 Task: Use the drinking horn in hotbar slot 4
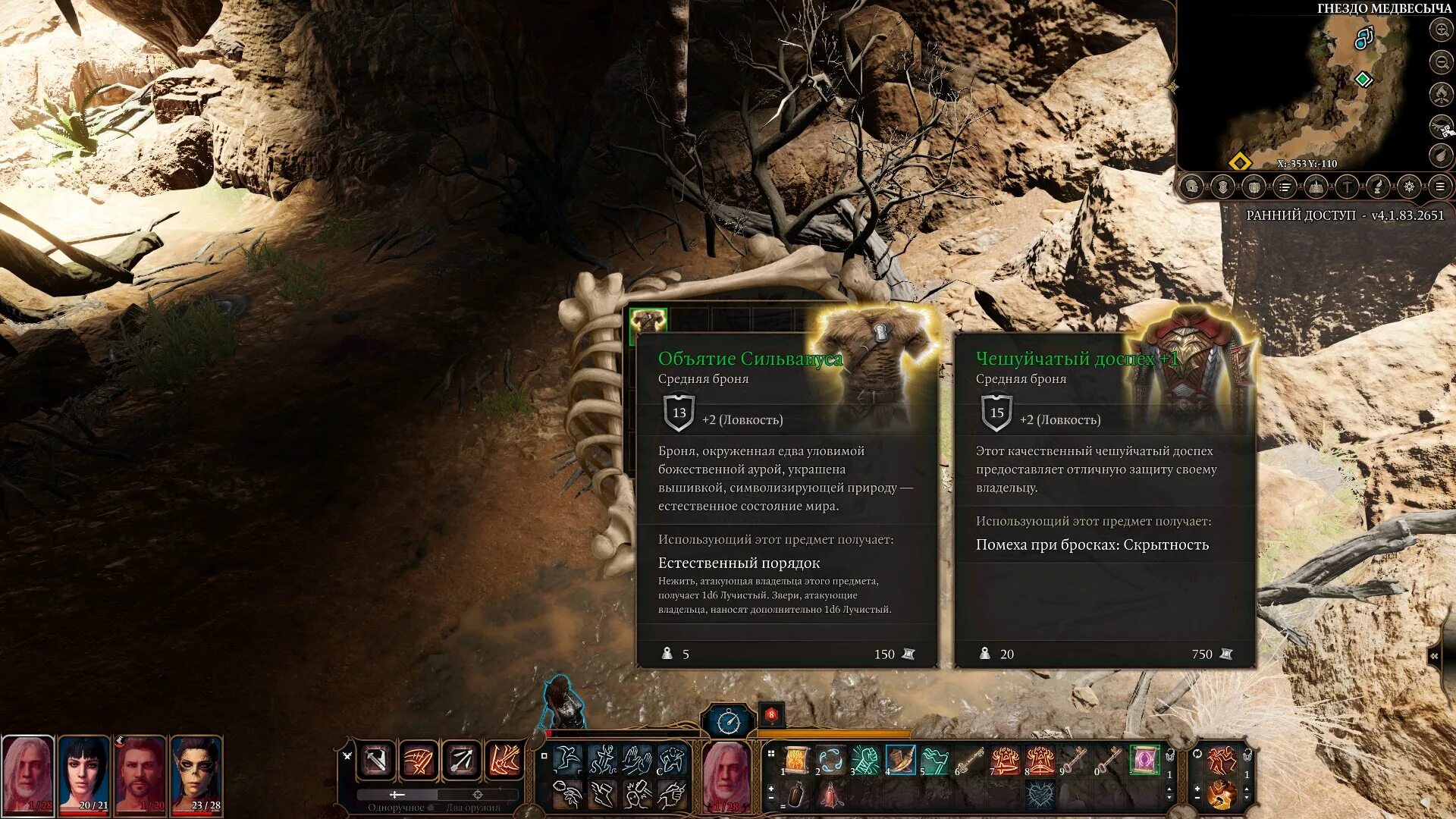[900, 759]
